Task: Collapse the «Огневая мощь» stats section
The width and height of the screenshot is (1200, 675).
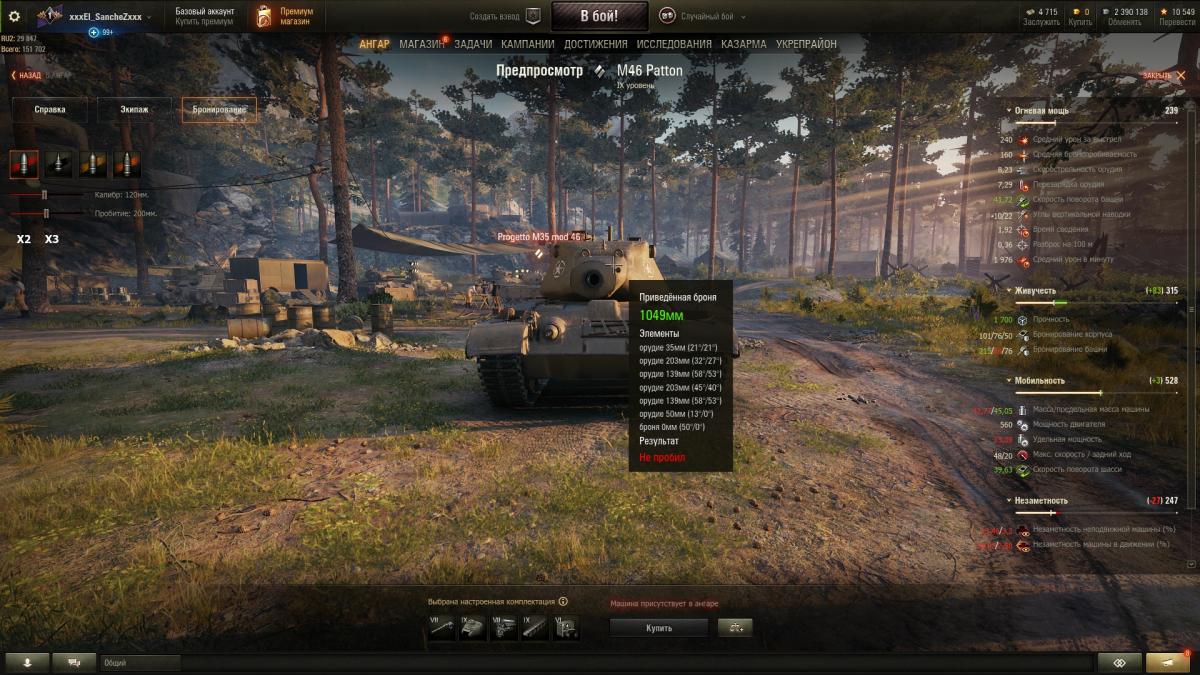Action: coord(1007,110)
